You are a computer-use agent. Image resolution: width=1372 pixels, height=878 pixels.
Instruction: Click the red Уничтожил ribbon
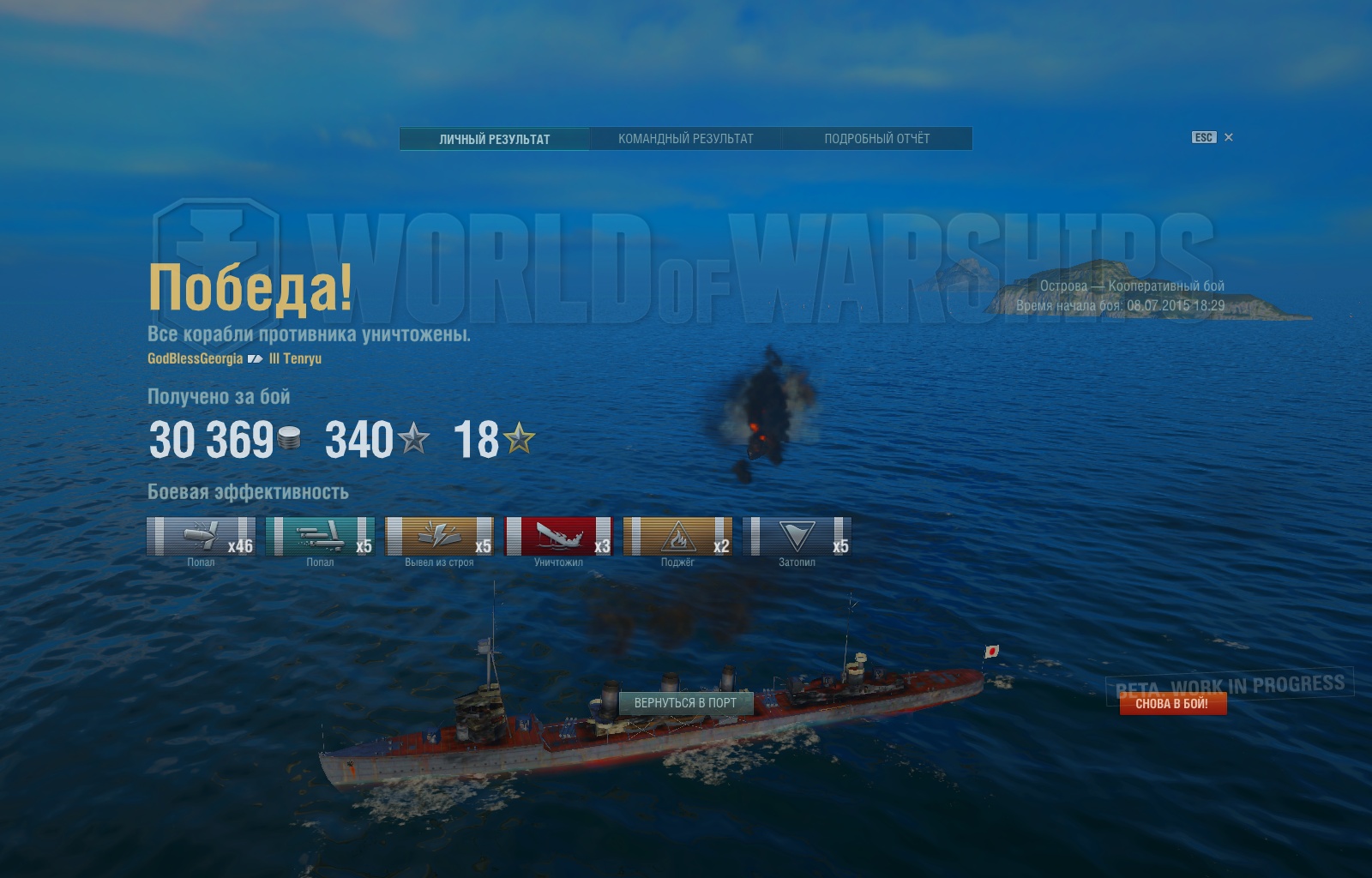558,537
